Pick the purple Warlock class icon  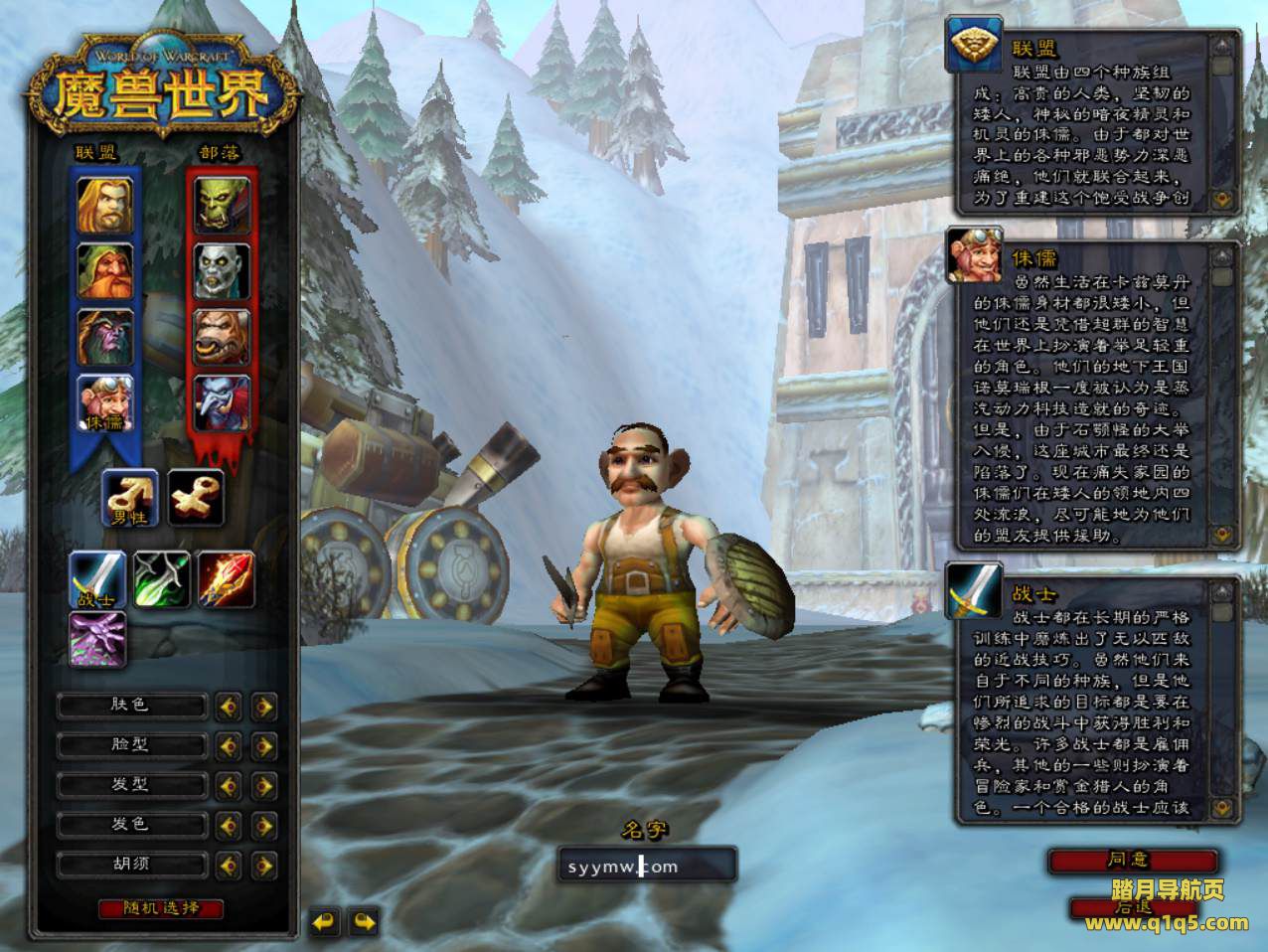97,639
